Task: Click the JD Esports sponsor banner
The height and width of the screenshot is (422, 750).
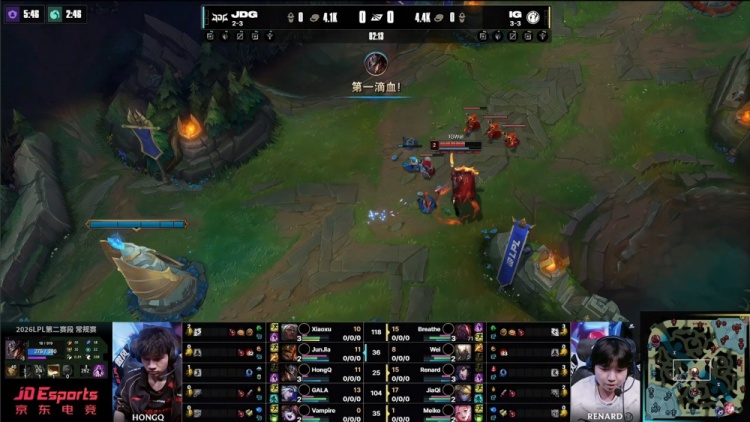Action: click(55, 402)
